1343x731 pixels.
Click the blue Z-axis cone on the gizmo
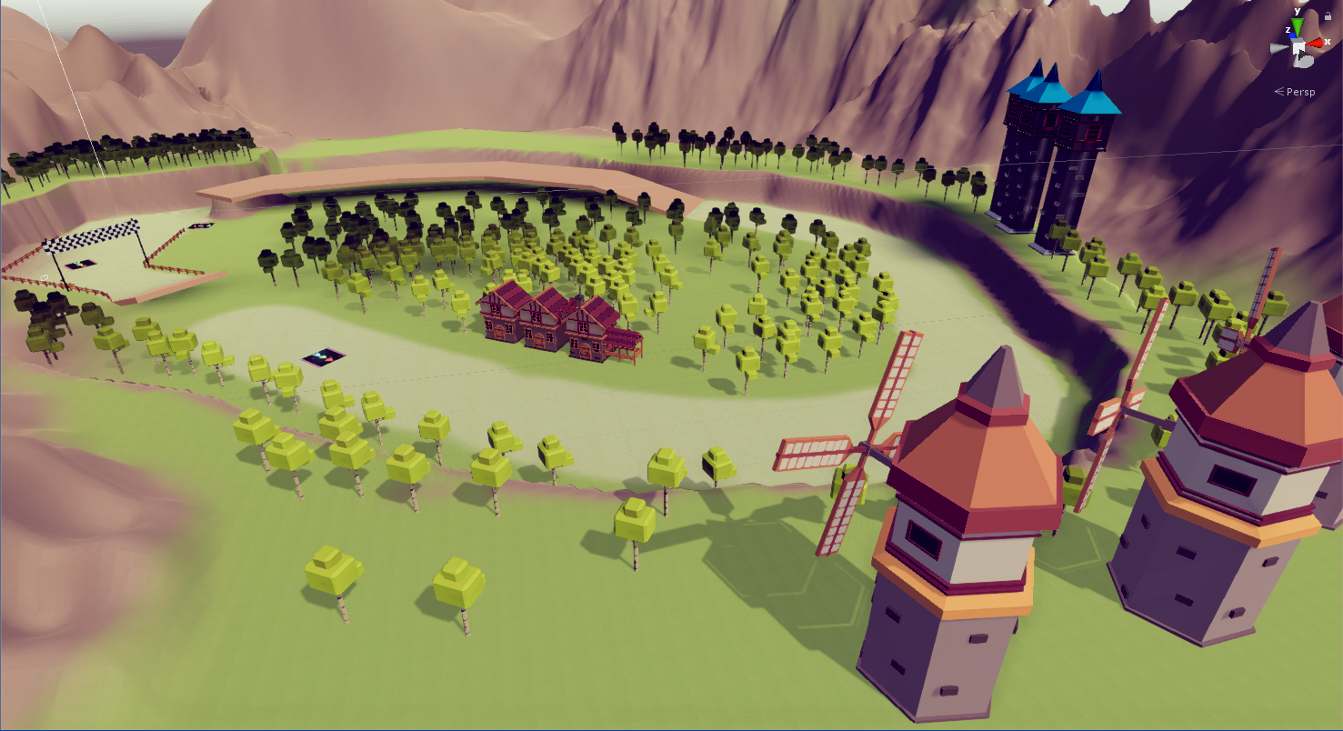(x=1293, y=35)
